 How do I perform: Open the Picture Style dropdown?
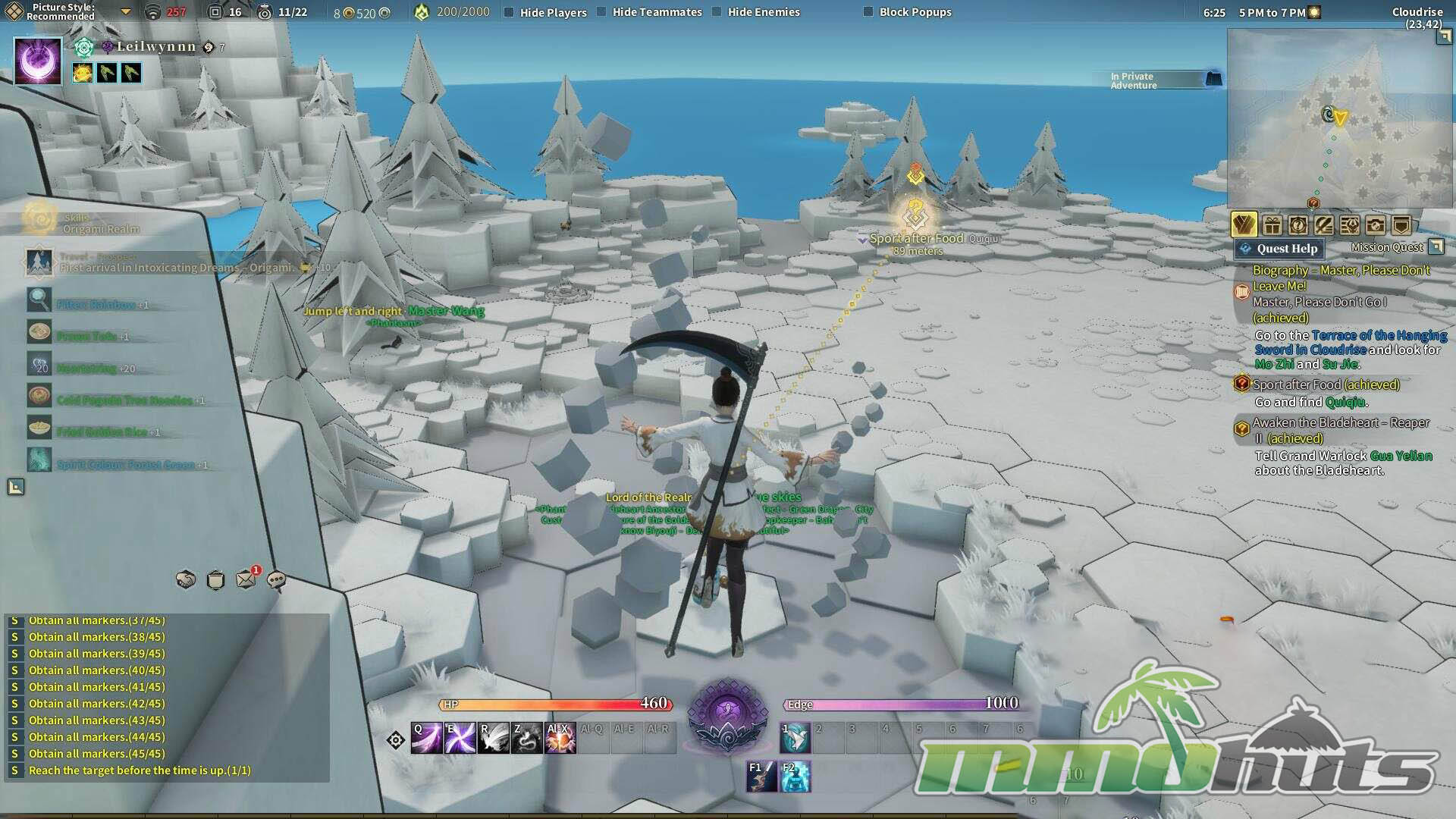[126, 12]
